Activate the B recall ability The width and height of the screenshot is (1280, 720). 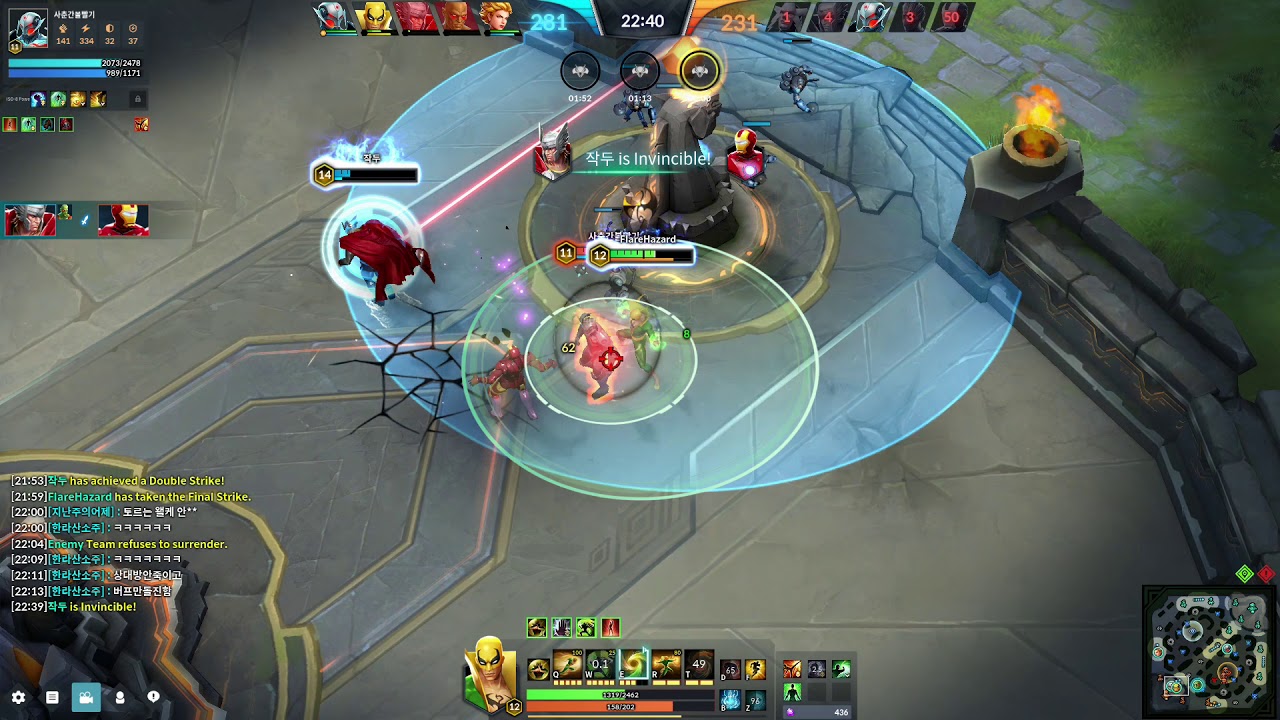[x=731, y=699]
